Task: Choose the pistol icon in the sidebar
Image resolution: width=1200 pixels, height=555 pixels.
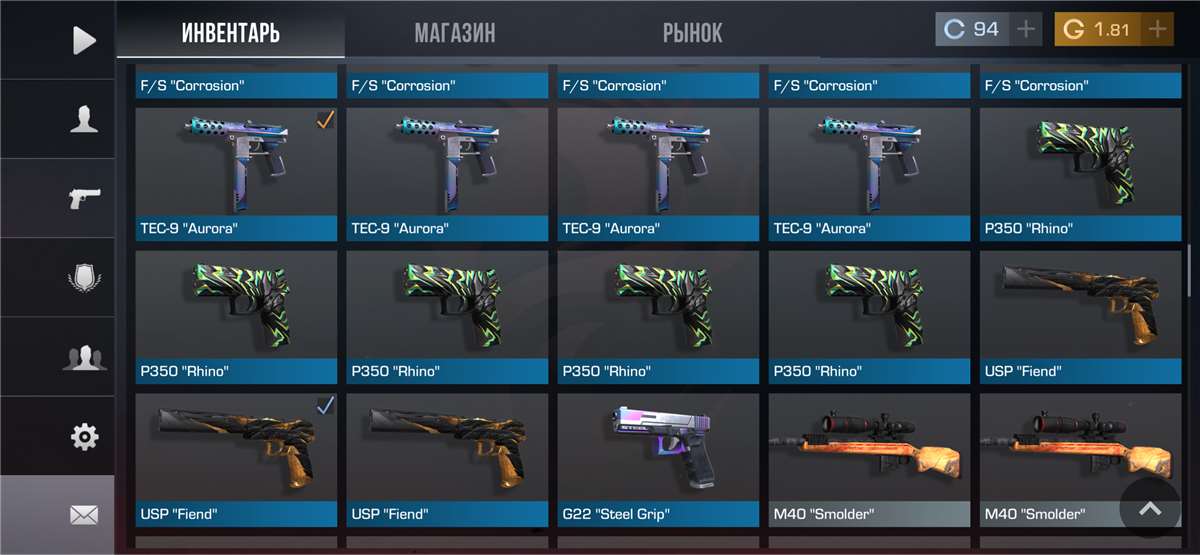Action: [84, 198]
